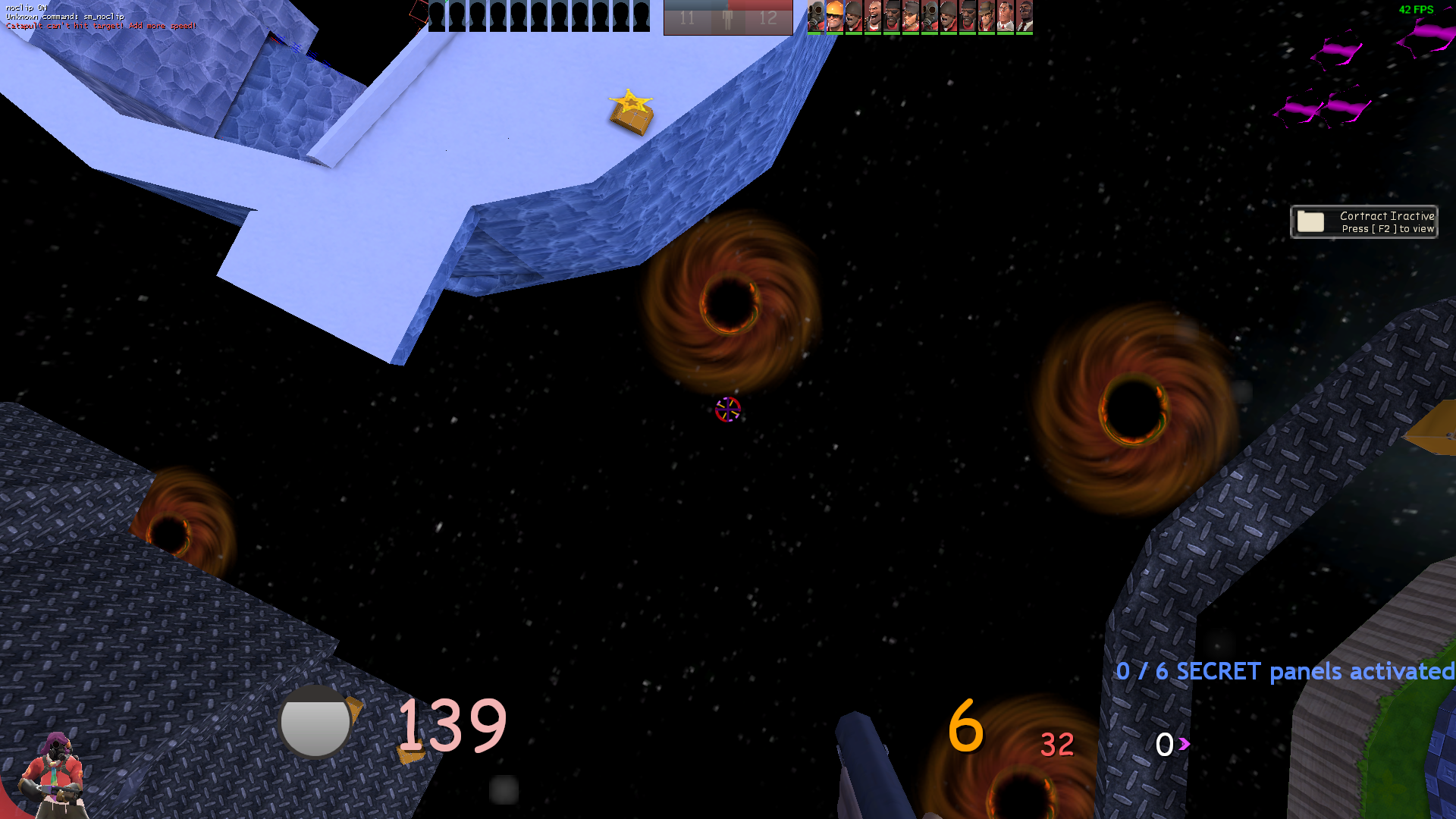
Task: Click the Medic portrait in team bar
Action: point(1006,16)
